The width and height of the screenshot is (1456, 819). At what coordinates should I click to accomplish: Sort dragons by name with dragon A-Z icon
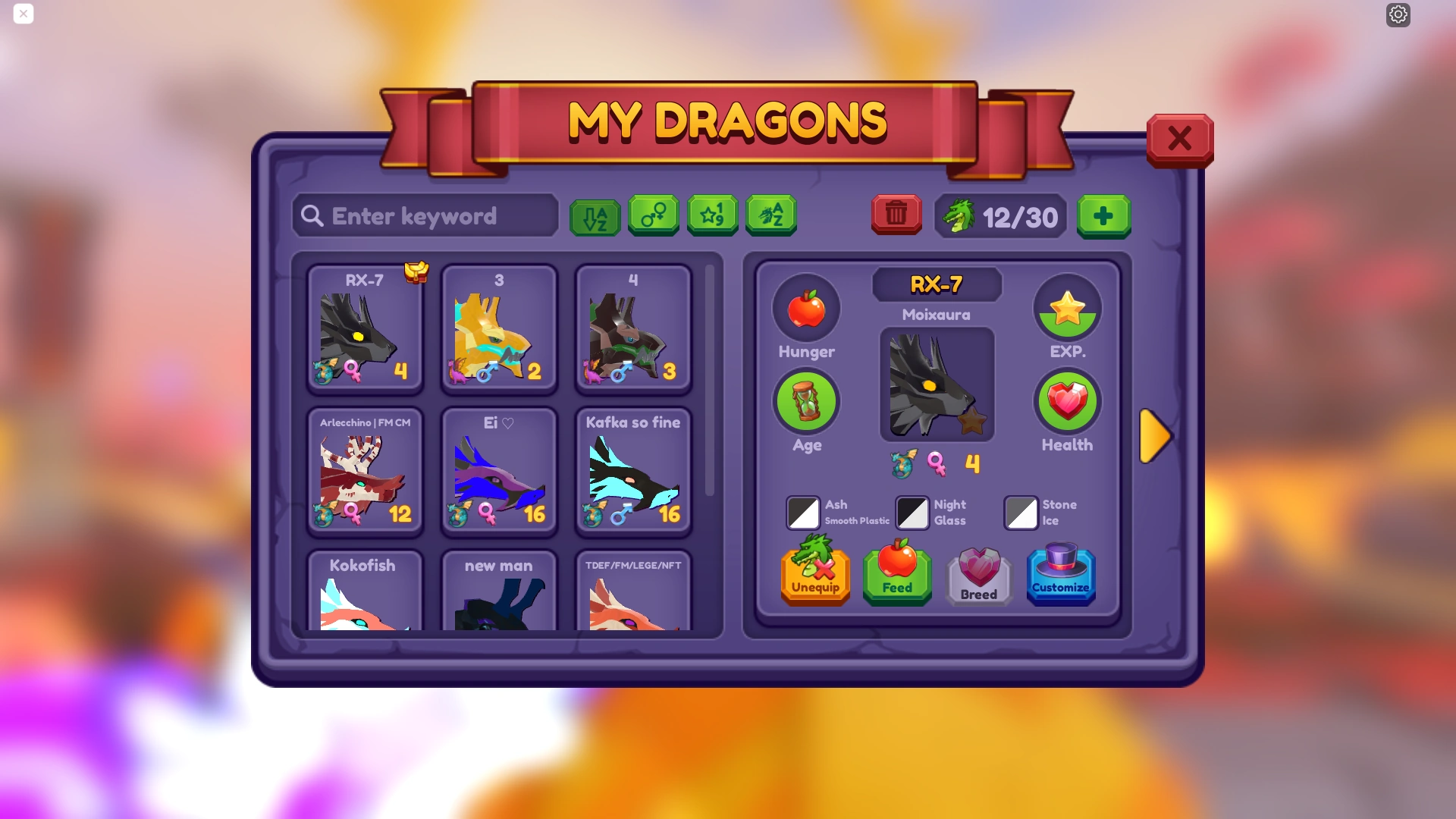pos(771,215)
